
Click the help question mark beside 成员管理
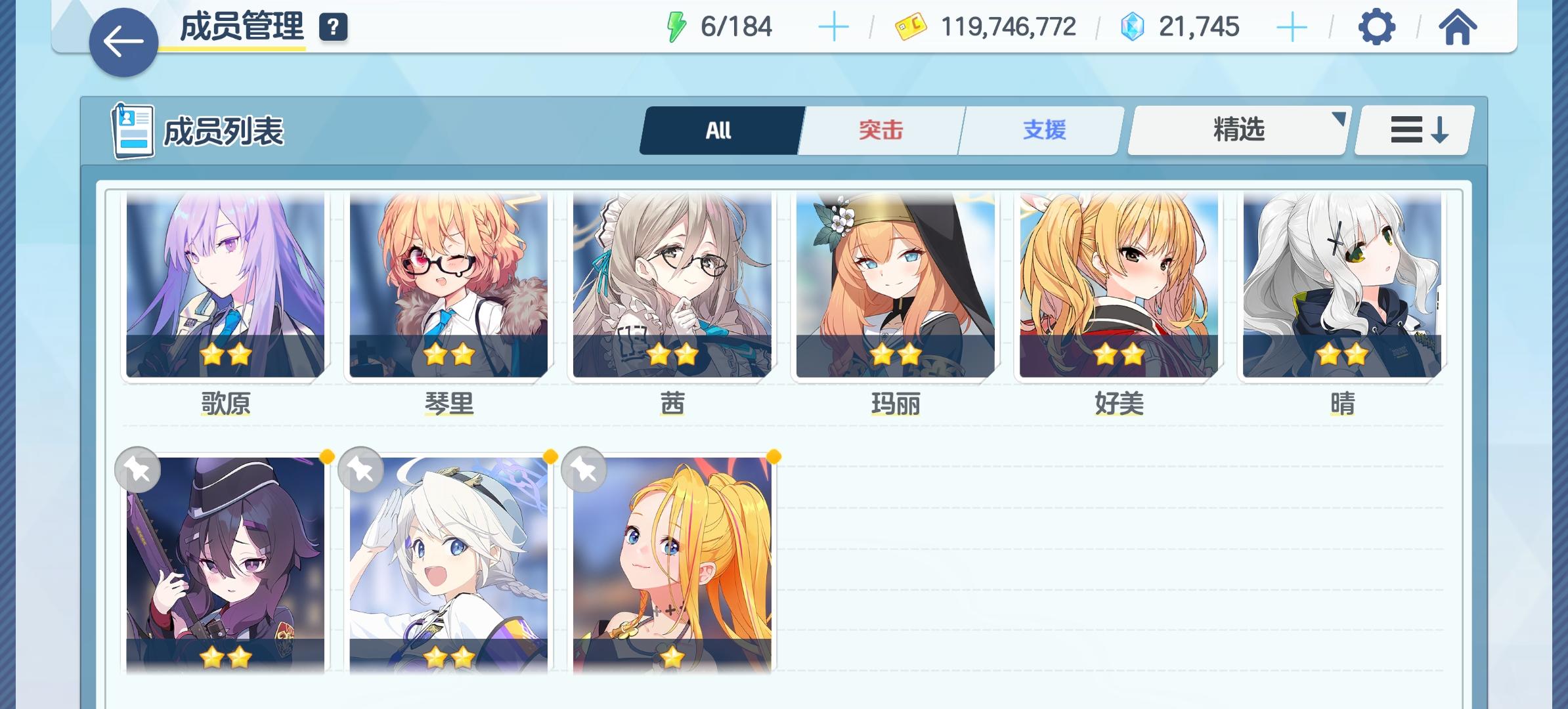(x=333, y=27)
